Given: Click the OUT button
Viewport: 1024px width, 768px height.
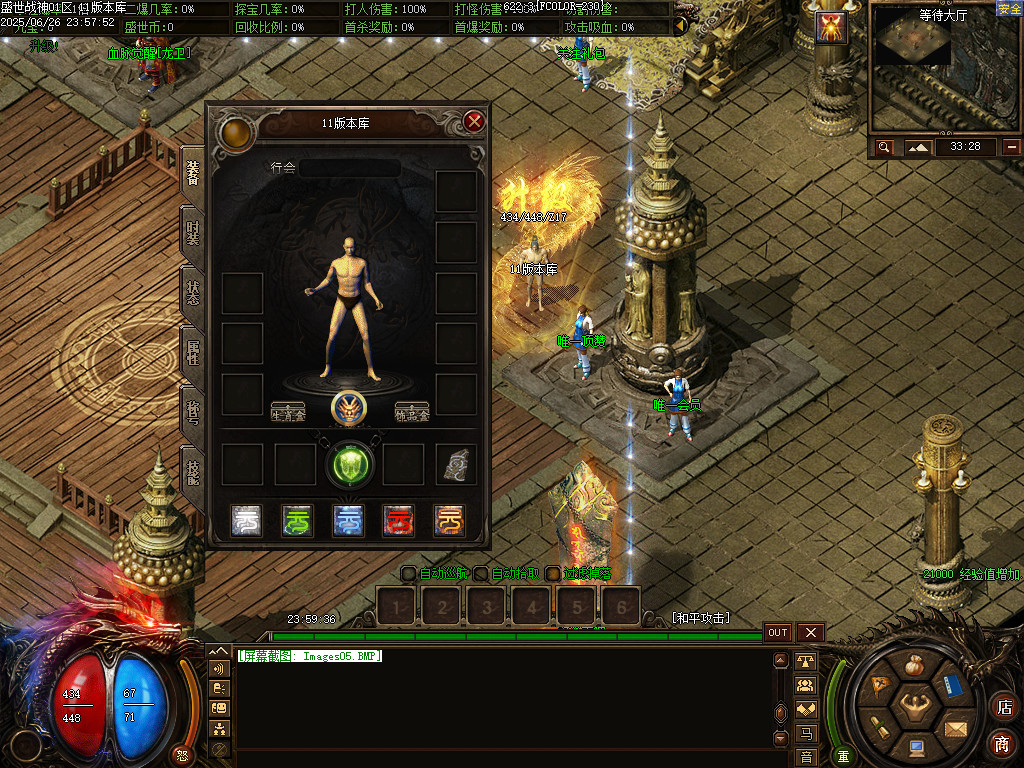Looking at the screenshot, I should (x=778, y=632).
